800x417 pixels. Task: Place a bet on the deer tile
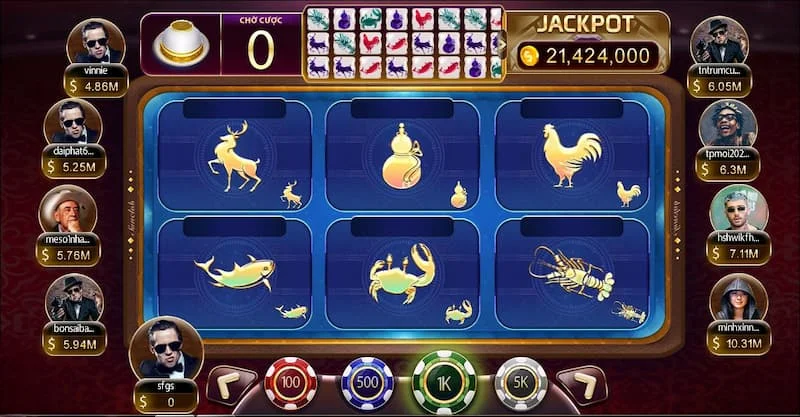click(x=234, y=156)
